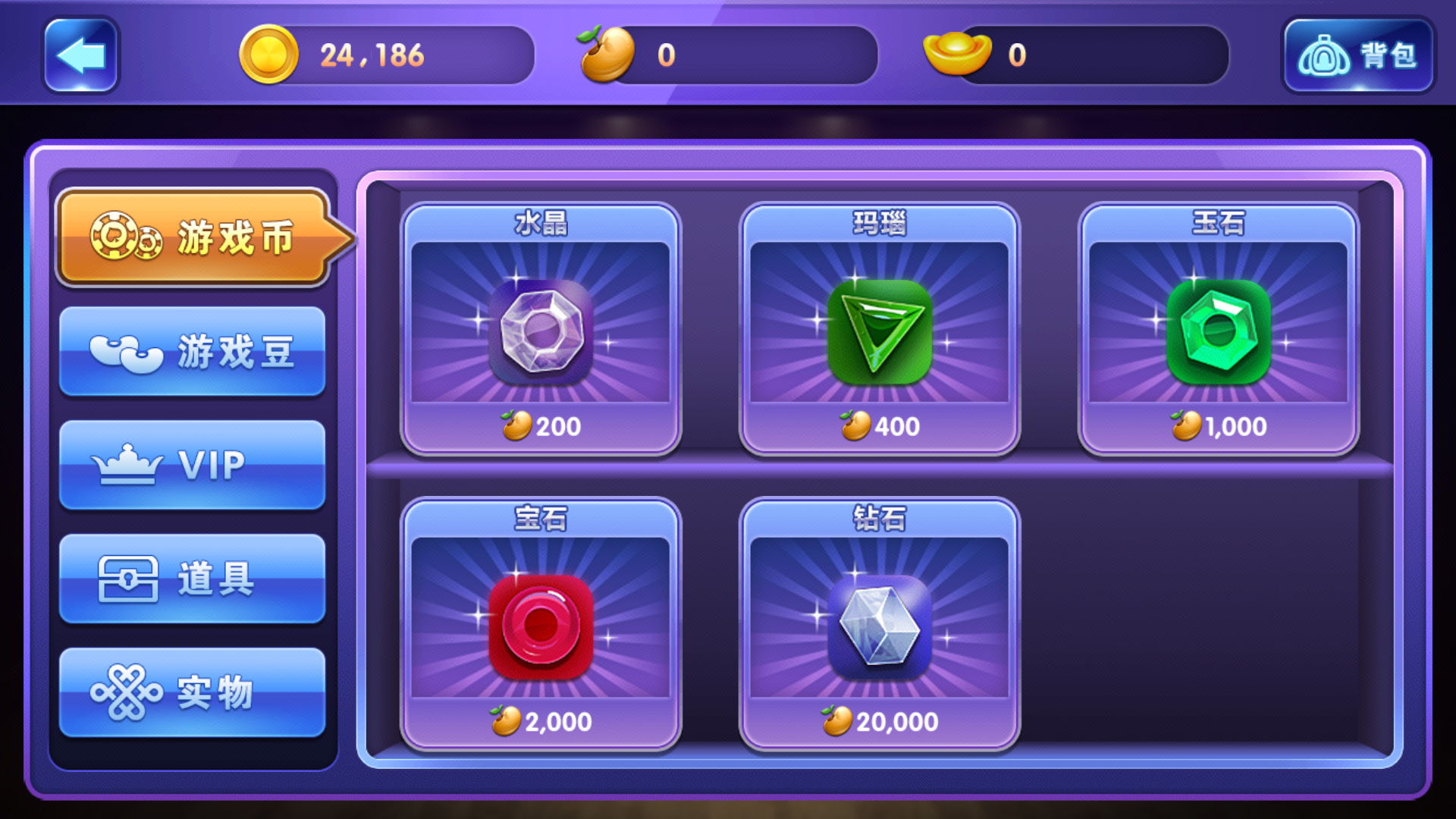
Task: Purchase the 钻石 diamond for 20,000
Action: coord(880,624)
